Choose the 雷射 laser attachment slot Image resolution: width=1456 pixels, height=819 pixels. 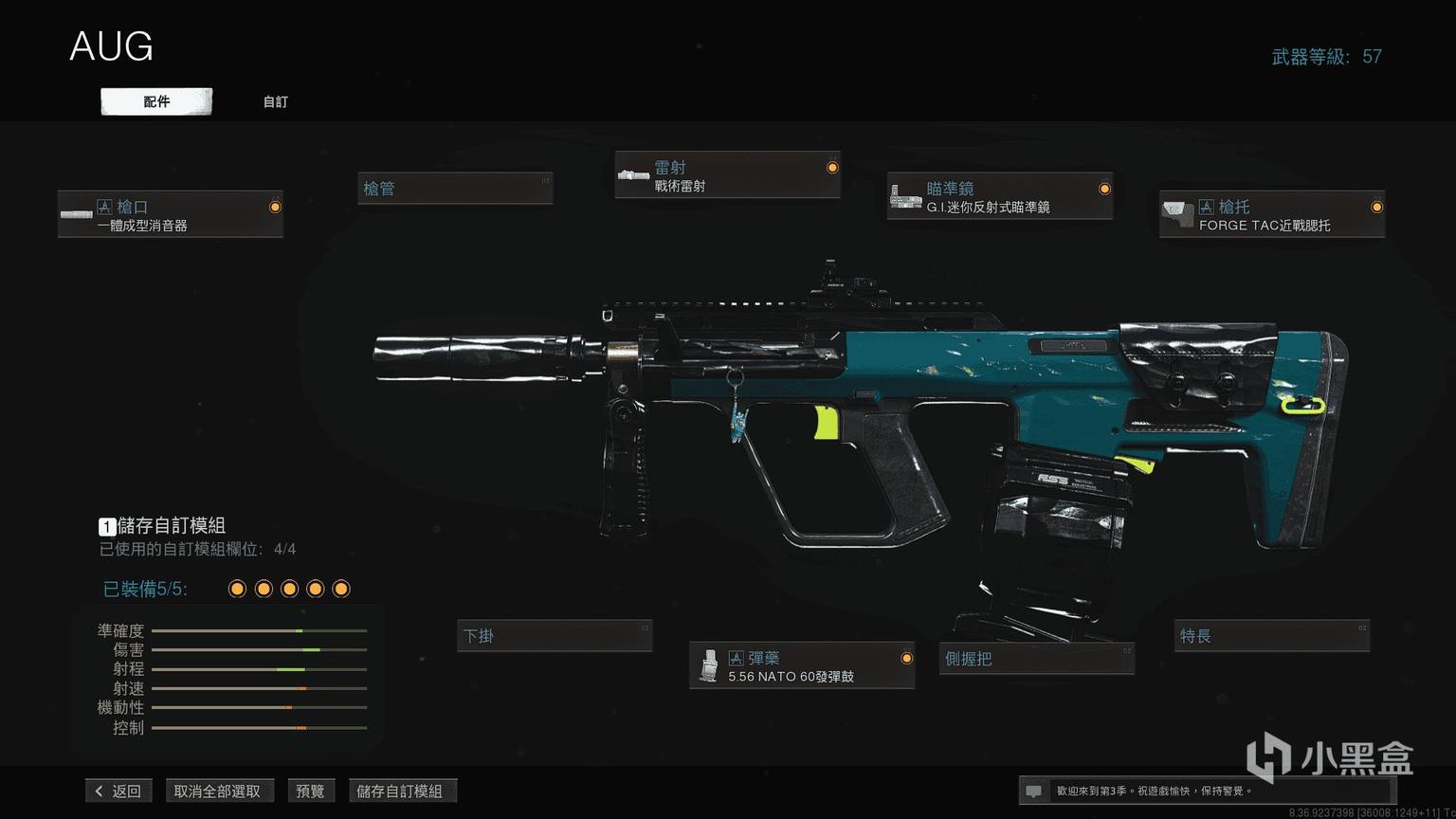(x=727, y=175)
